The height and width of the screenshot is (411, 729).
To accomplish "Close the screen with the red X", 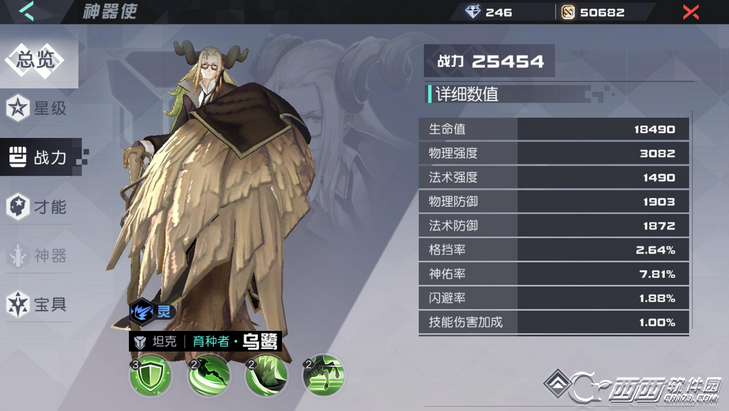I will tap(690, 12).
